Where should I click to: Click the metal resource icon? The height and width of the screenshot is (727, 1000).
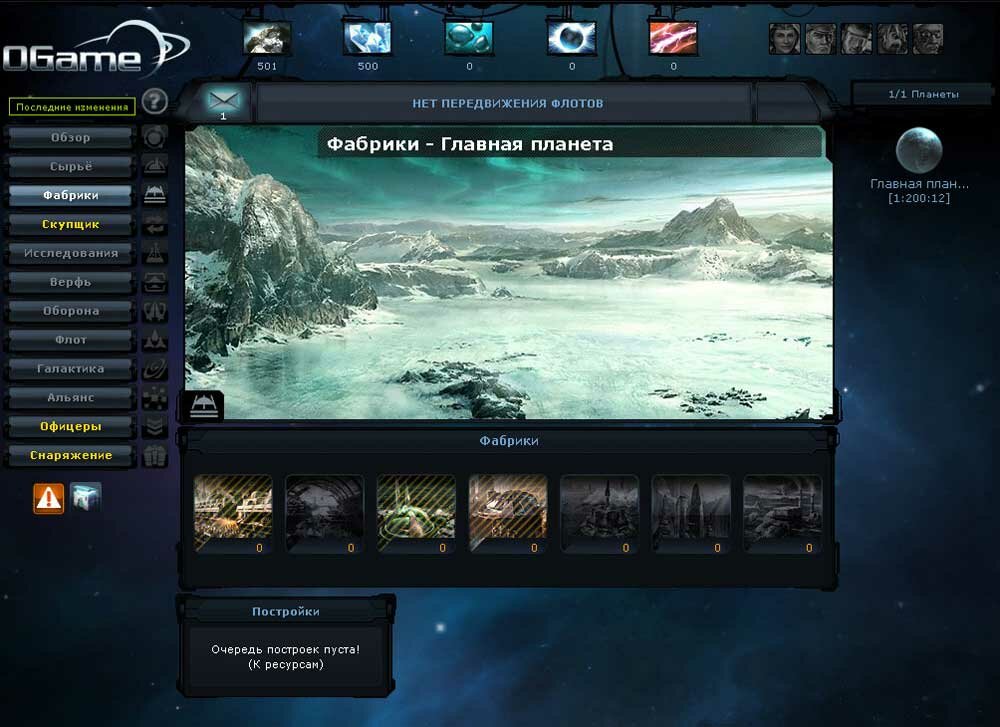[x=267, y=38]
